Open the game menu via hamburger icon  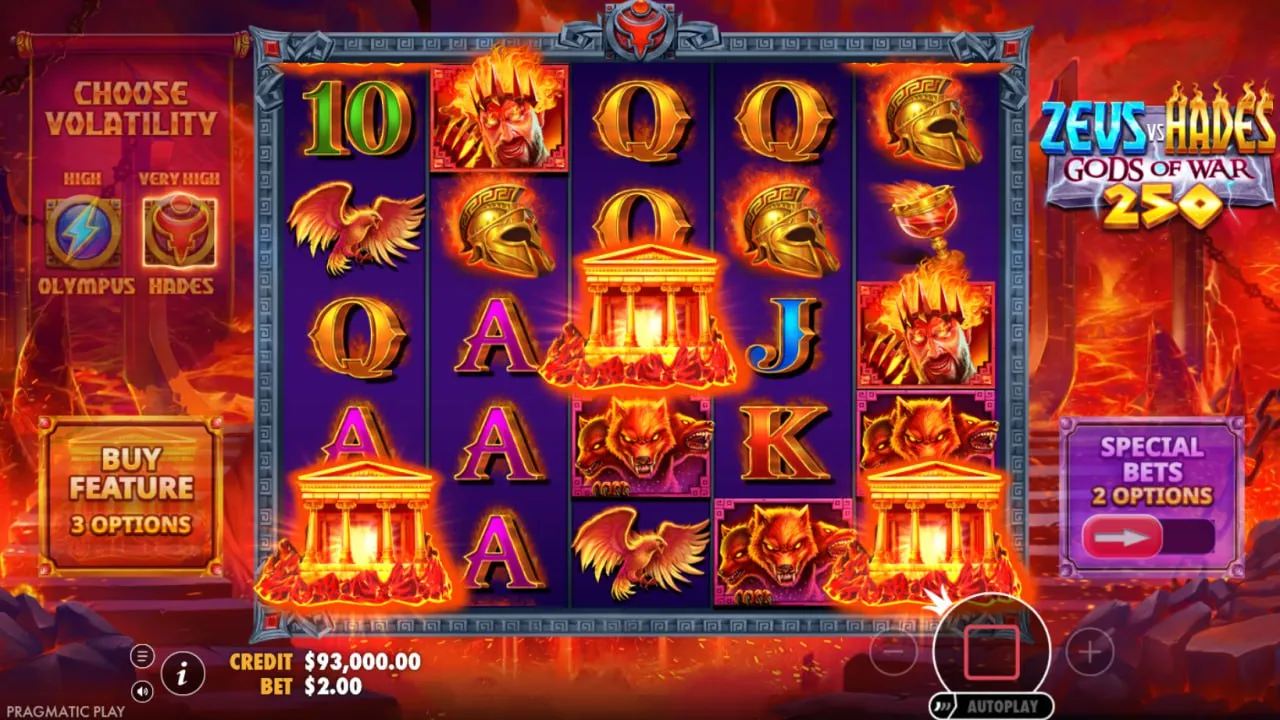pyautogui.click(x=142, y=655)
